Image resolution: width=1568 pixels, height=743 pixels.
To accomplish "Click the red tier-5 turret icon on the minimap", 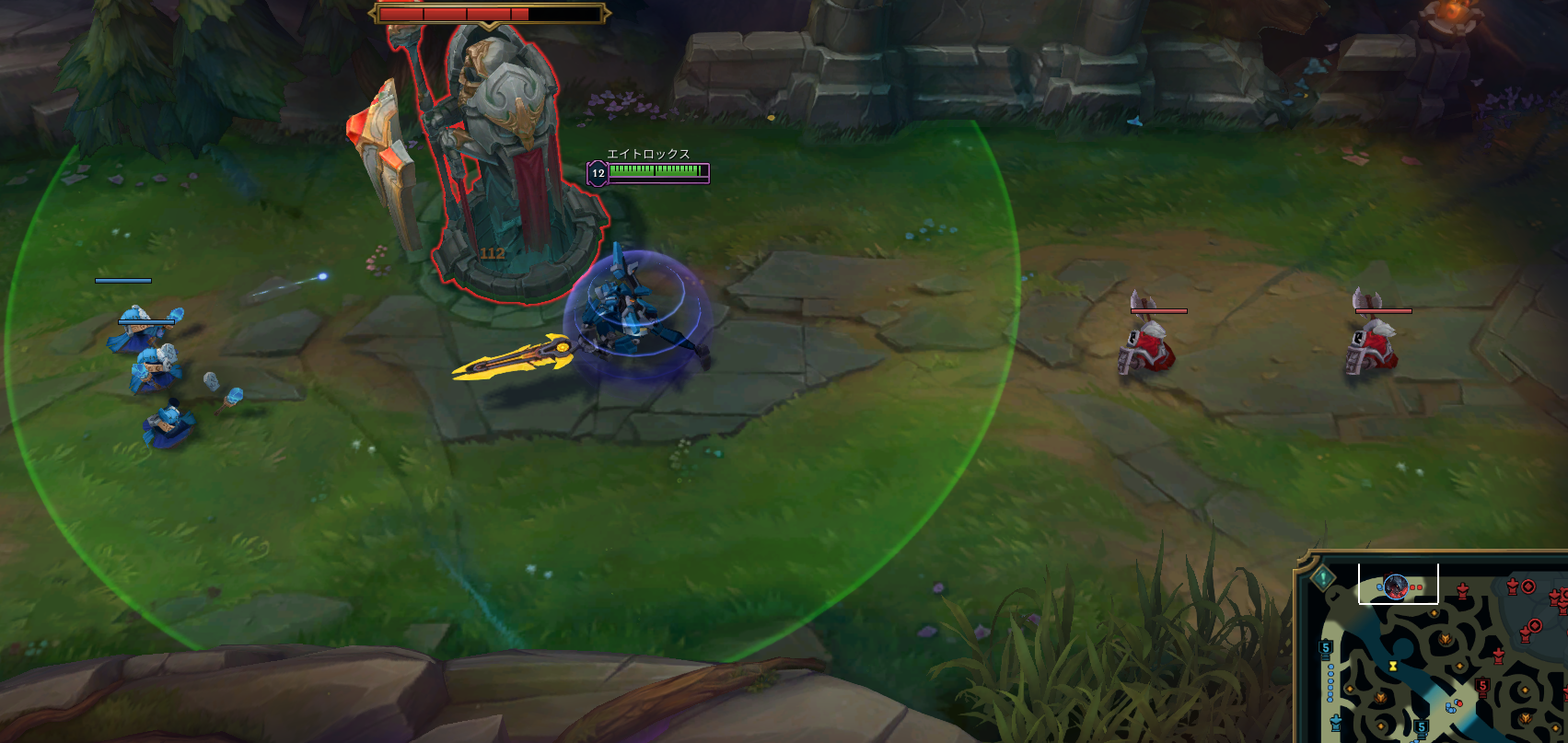I will [x=1481, y=685].
